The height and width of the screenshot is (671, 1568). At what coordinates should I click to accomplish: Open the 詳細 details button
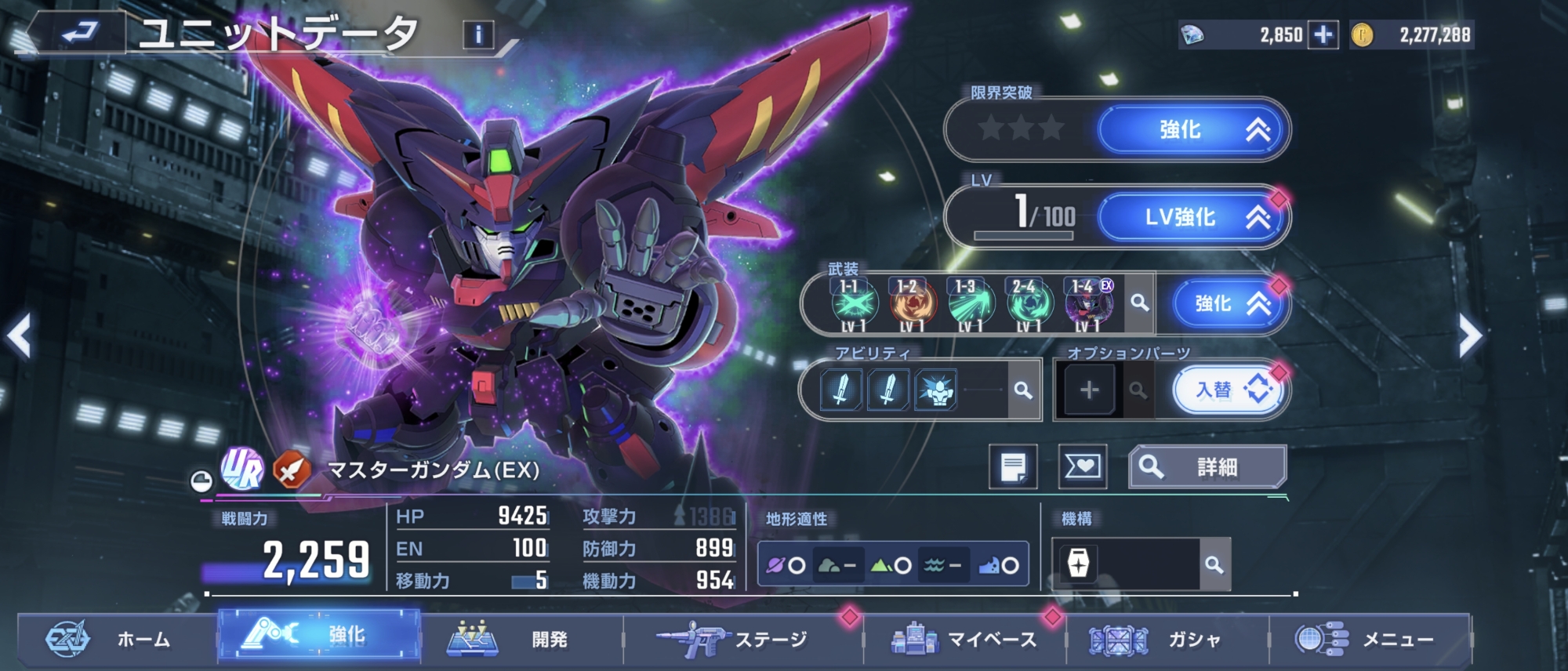(1207, 467)
